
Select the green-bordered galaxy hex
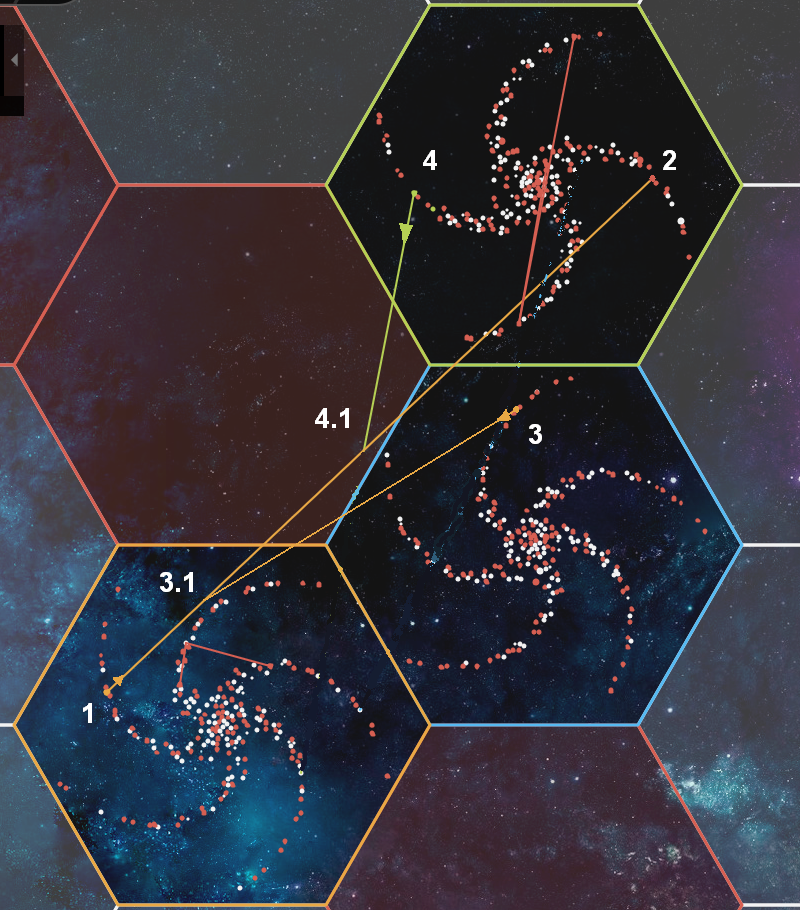click(534, 184)
